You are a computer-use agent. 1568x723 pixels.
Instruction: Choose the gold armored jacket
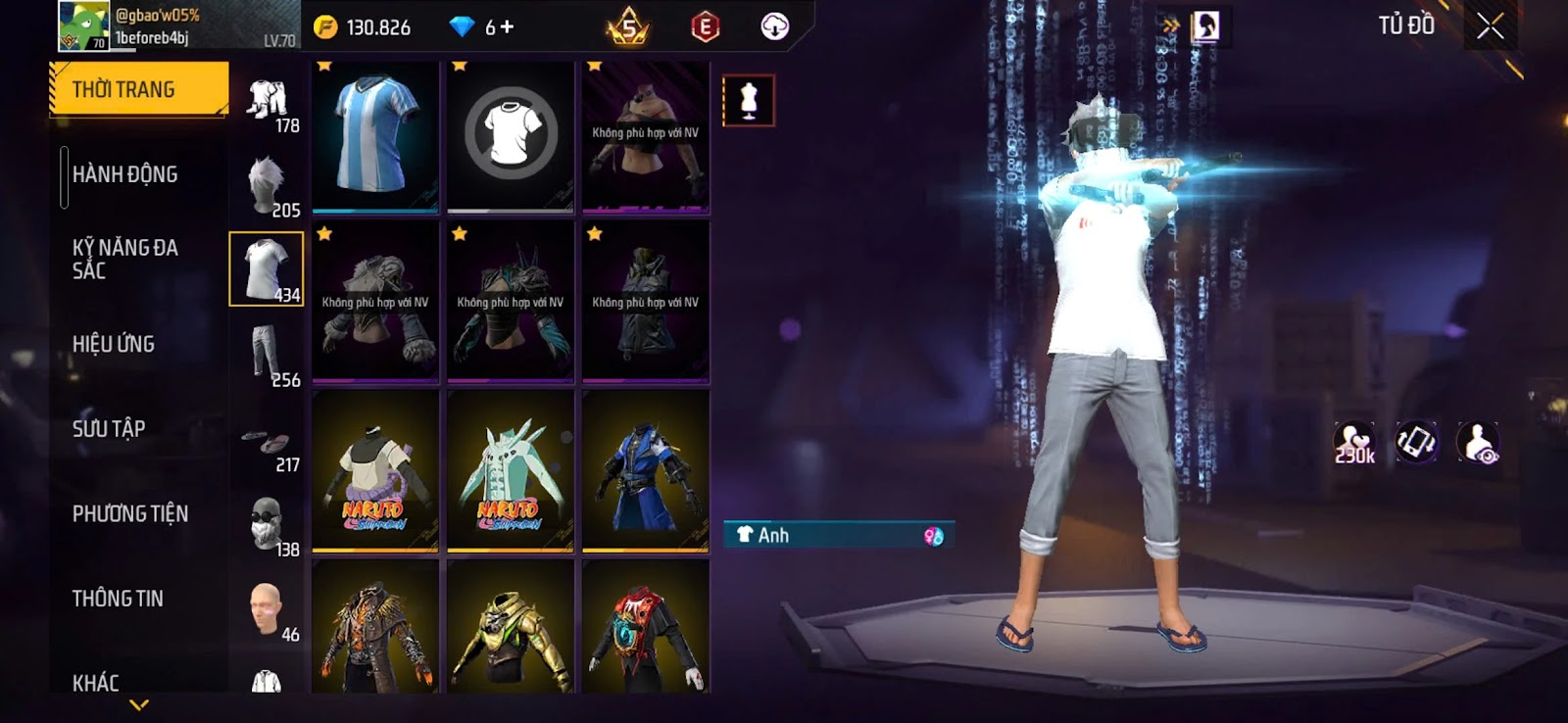511,628
